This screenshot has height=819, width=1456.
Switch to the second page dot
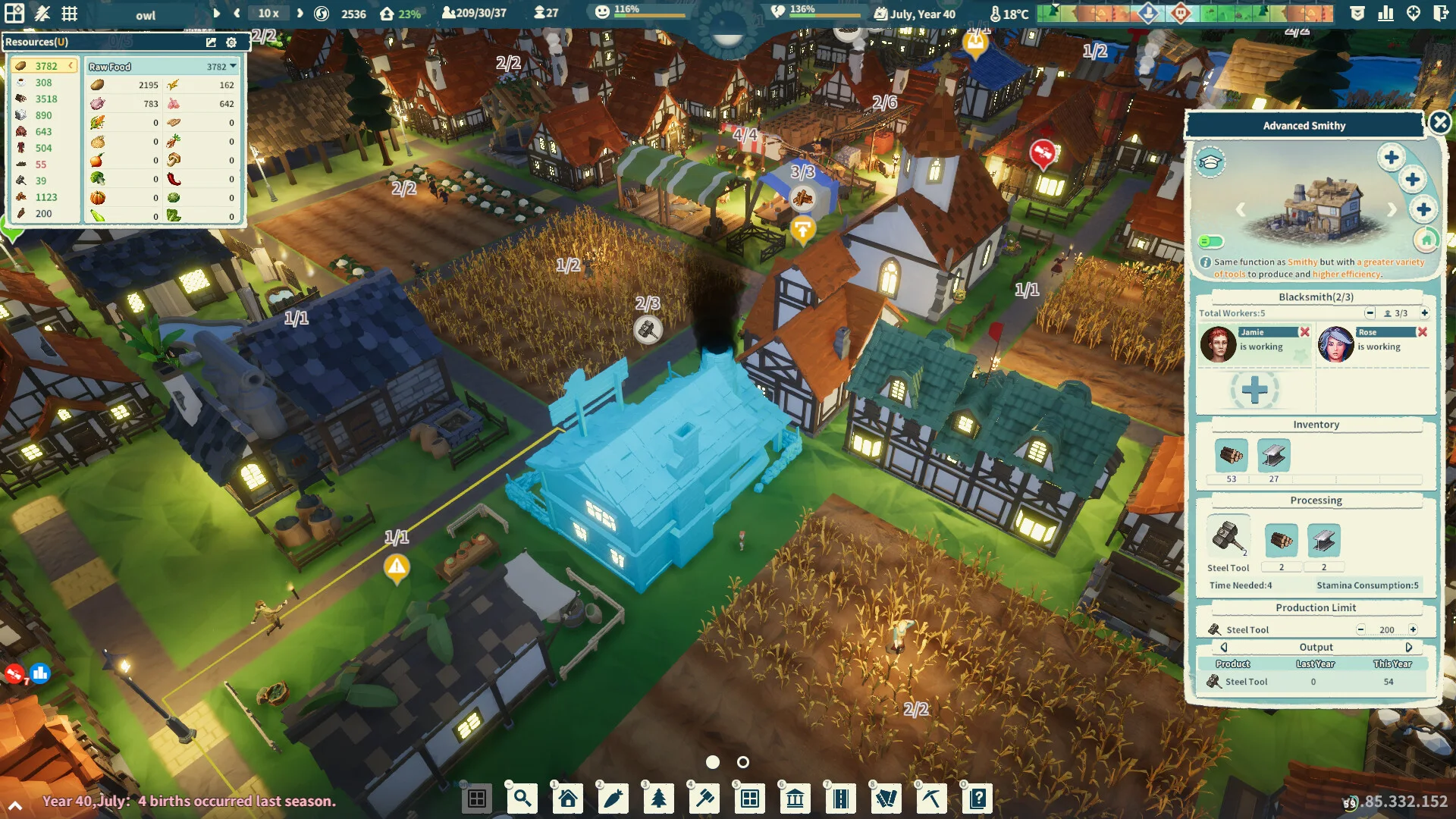click(x=742, y=763)
